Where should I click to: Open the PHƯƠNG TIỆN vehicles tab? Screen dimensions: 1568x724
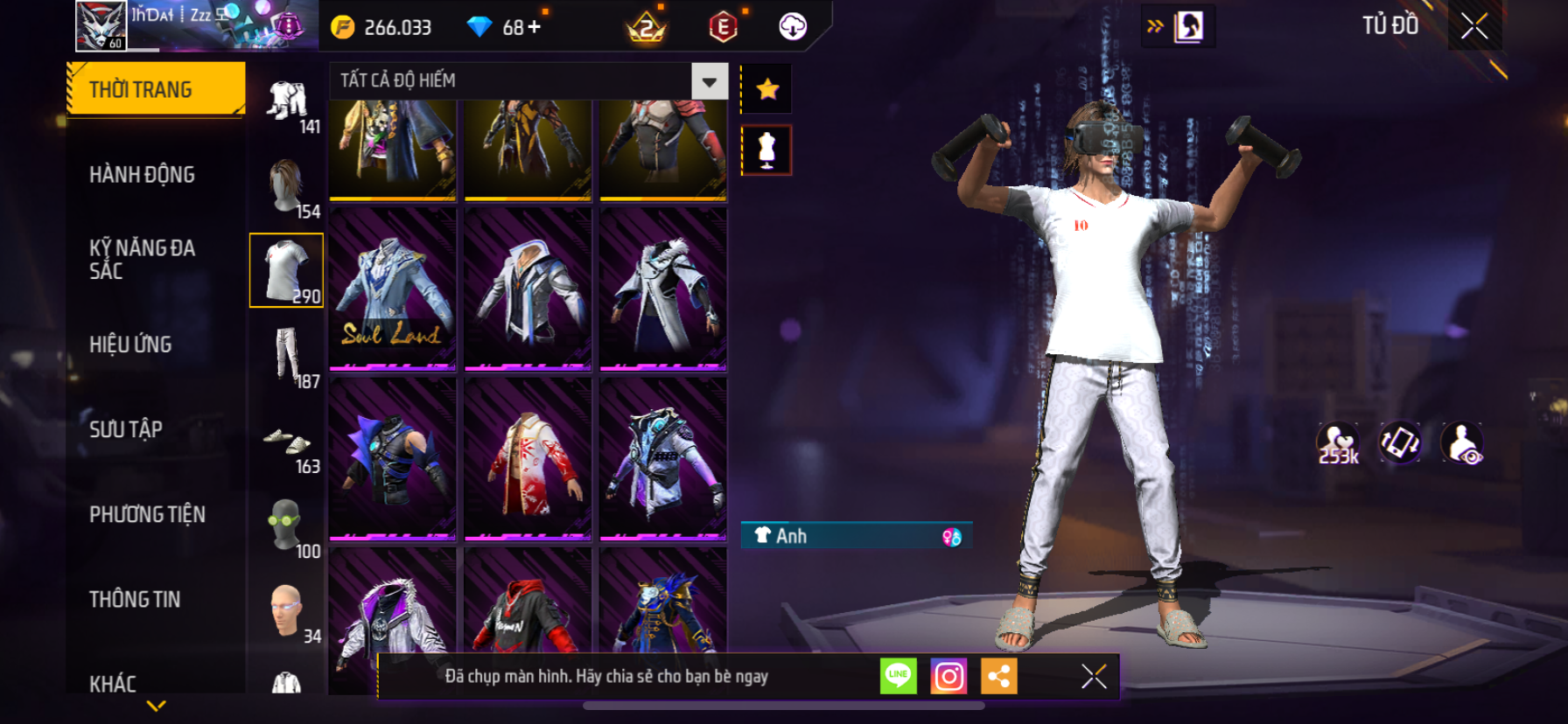point(147,514)
